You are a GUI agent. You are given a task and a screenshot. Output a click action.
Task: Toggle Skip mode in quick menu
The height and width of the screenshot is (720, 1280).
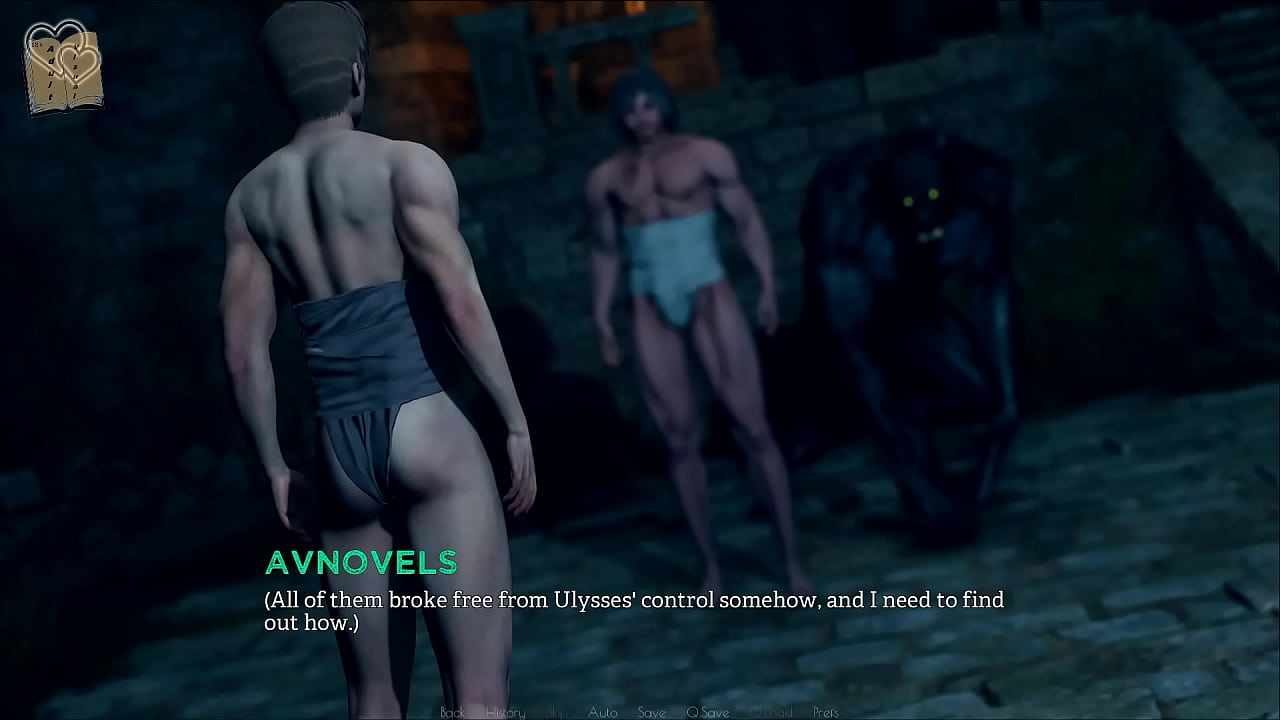(x=557, y=712)
